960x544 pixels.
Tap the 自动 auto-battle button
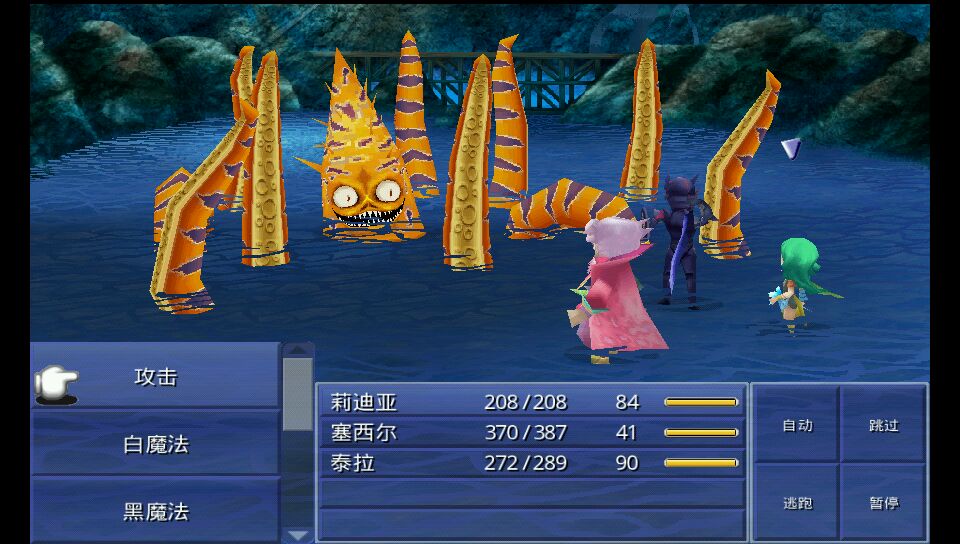[797, 425]
